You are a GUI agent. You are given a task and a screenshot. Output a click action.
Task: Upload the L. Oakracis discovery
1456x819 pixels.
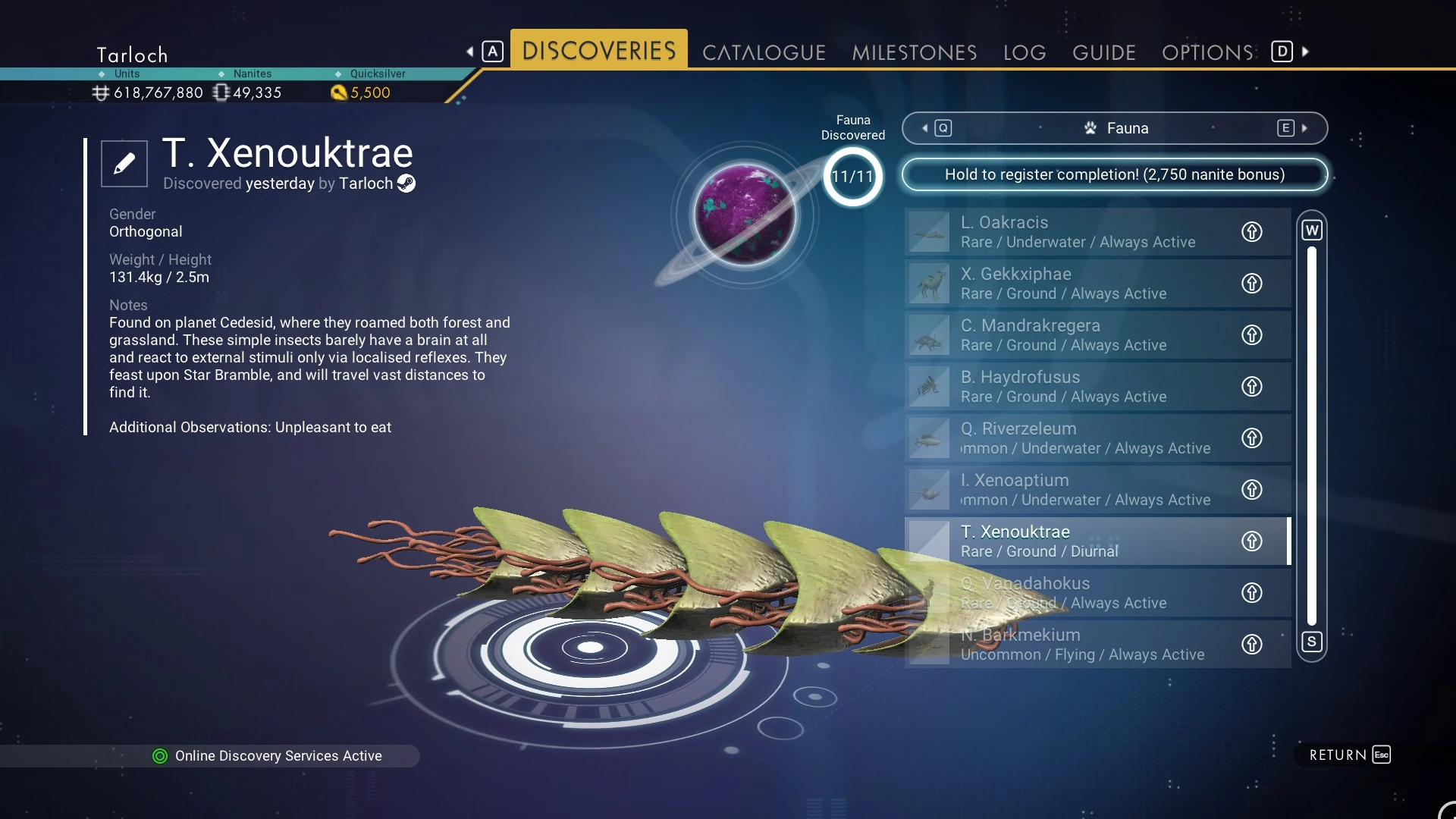click(x=1251, y=231)
